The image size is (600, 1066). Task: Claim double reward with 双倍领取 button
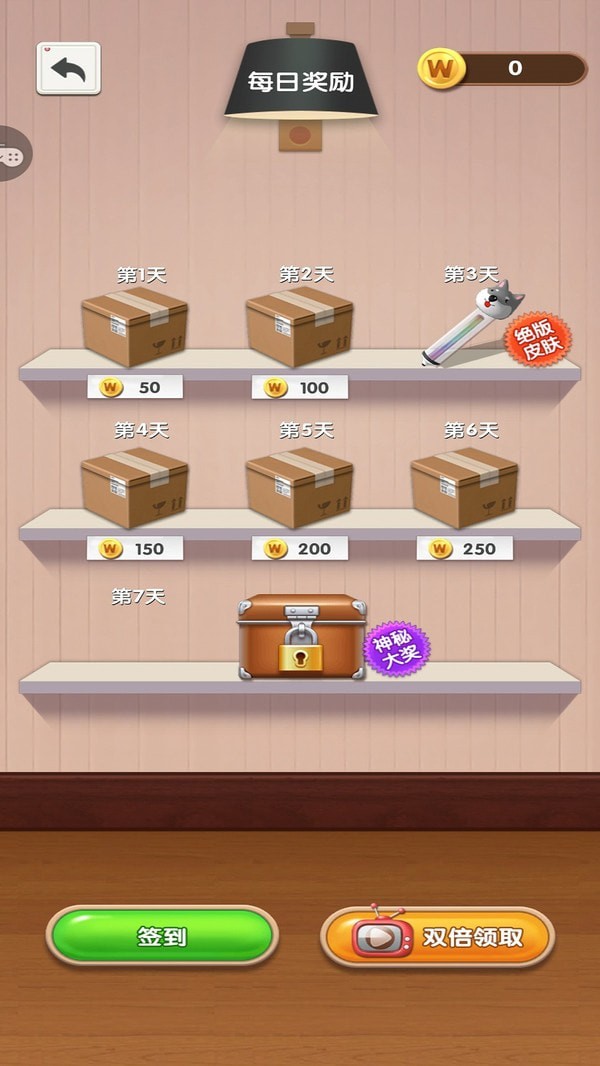(437, 937)
